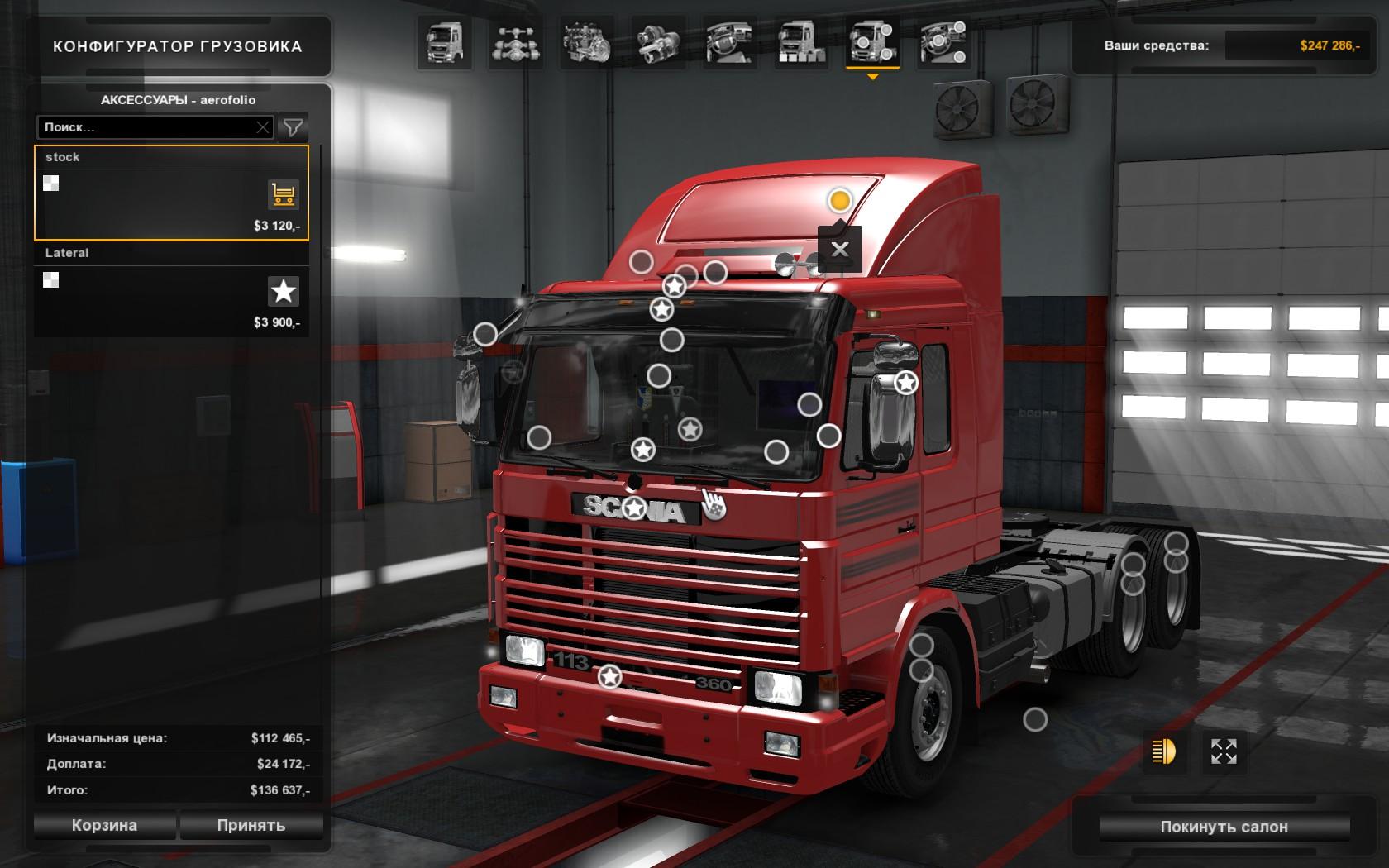Switch to the truck cabin tab
The width and height of the screenshot is (1389, 868).
(445, 43)
